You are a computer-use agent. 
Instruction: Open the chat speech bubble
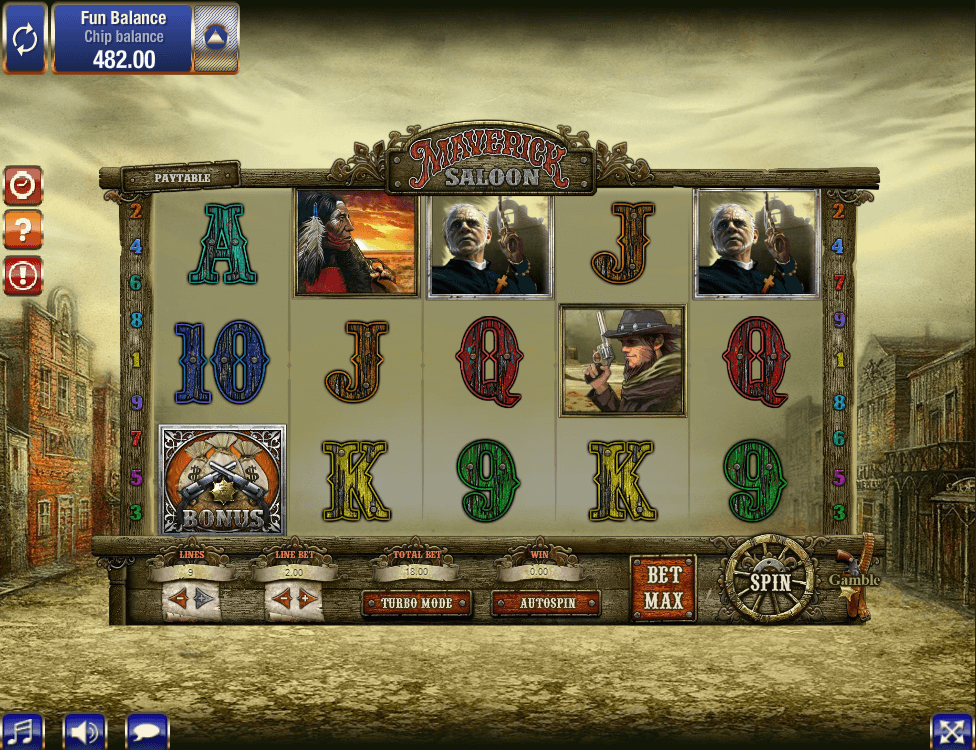coord(147,731)
